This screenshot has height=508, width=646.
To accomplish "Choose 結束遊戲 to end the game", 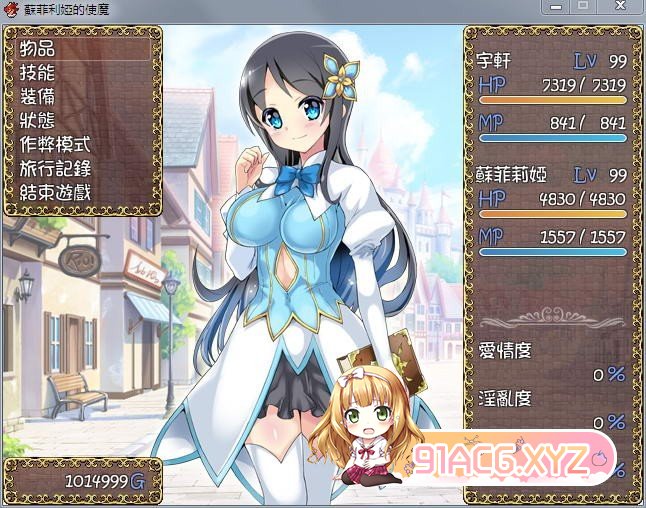I will [55, 192].
